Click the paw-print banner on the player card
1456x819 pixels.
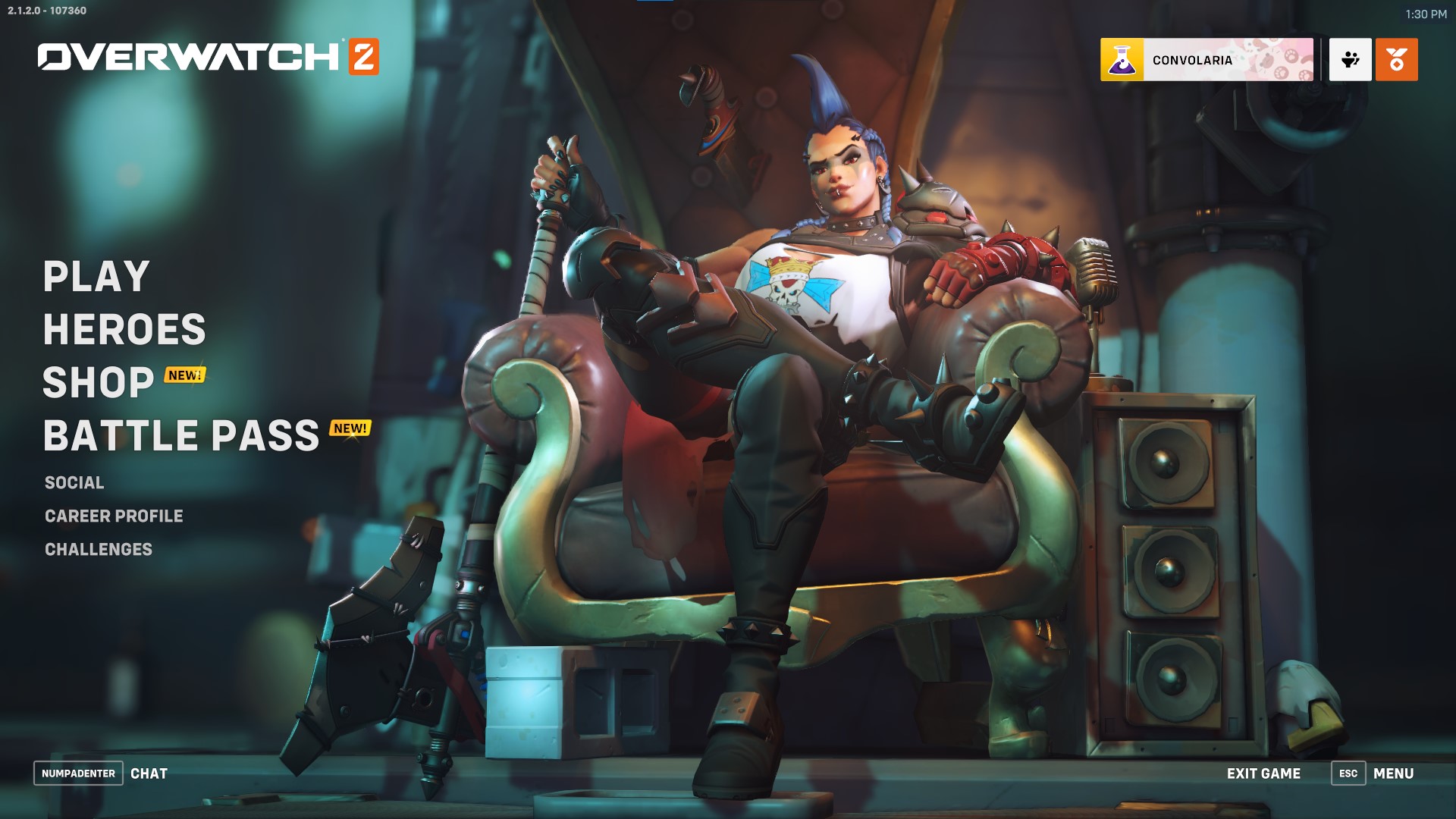point(1282,59)
